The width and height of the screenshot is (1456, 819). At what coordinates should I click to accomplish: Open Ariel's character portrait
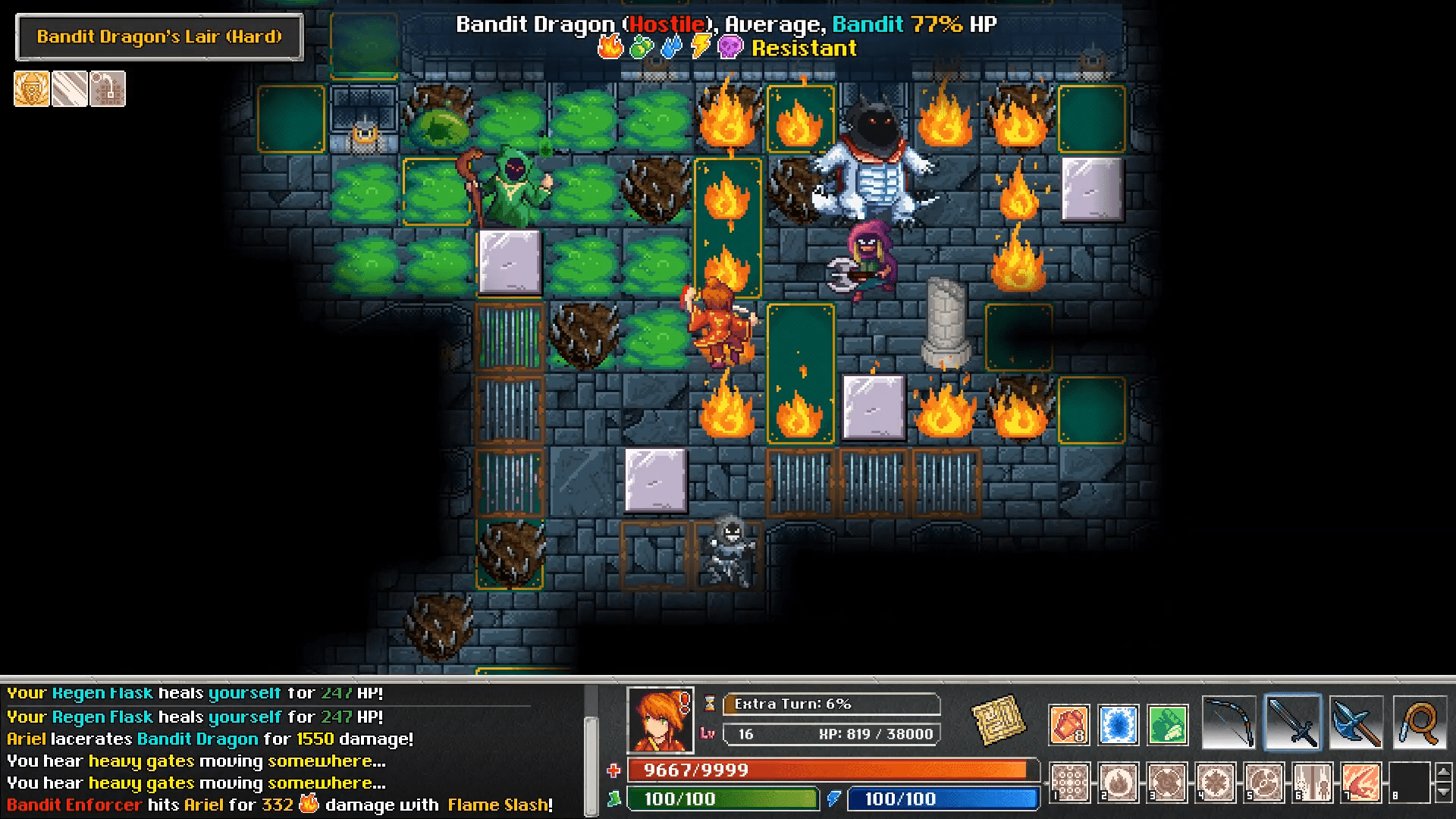coord(660,720)
